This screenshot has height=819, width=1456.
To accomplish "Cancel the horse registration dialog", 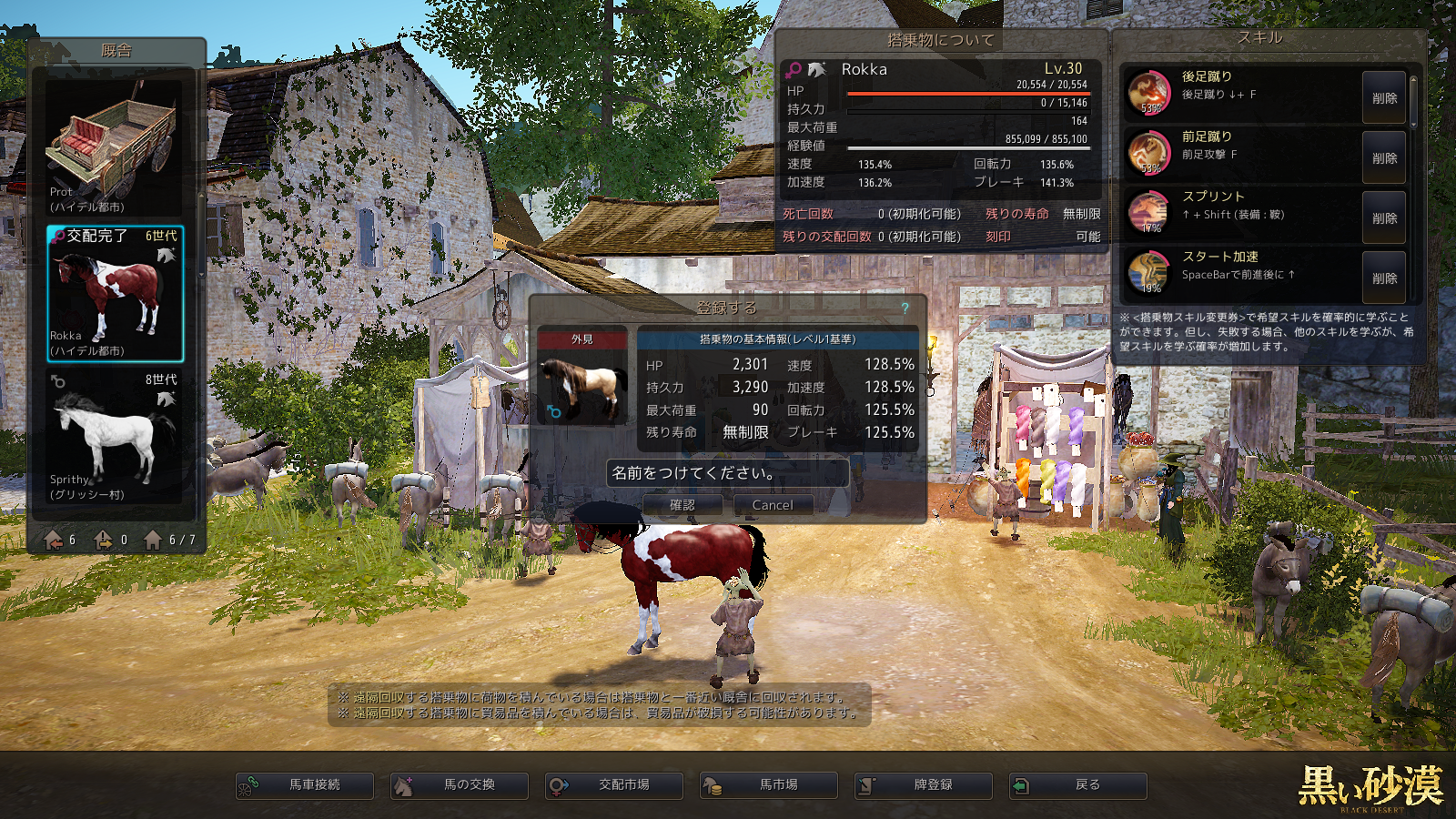I will pos(773,505).
